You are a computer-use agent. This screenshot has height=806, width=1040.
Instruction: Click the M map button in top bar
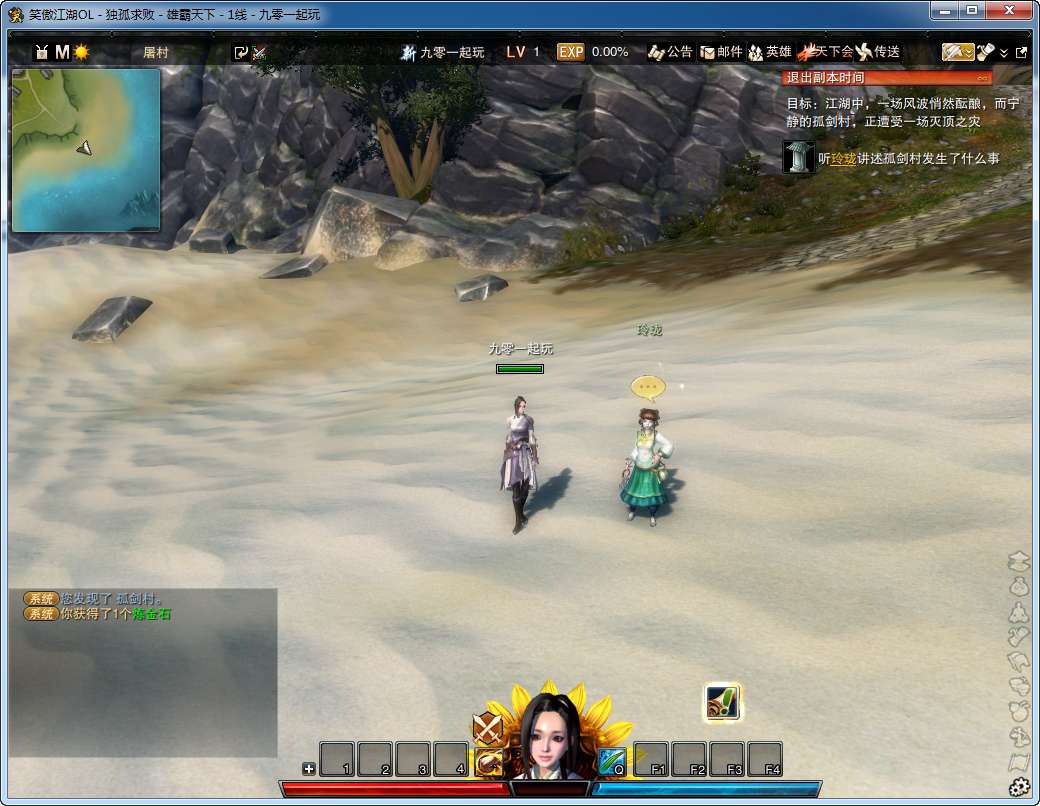tap(62, 52)
